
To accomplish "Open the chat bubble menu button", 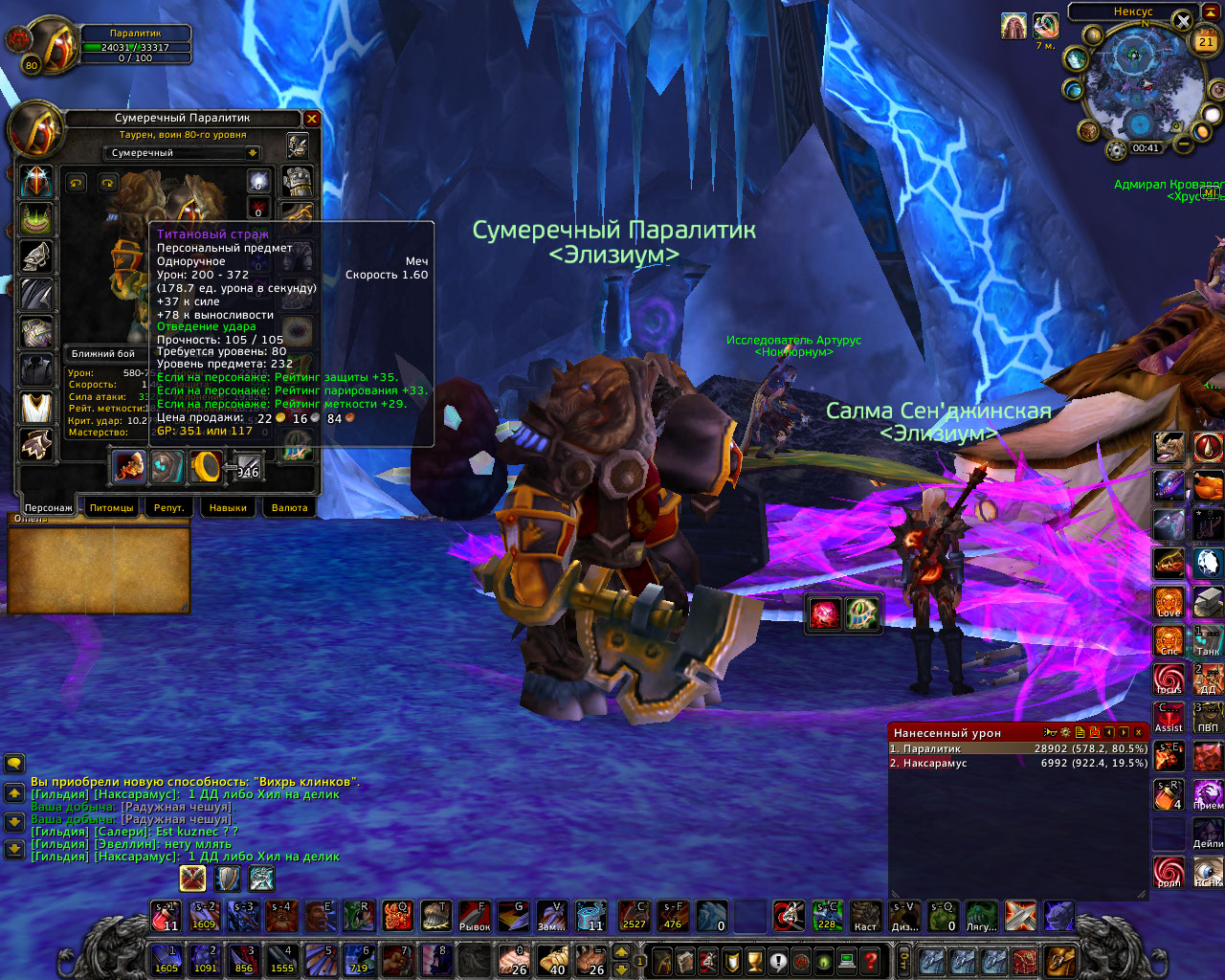I will (14, 763).
